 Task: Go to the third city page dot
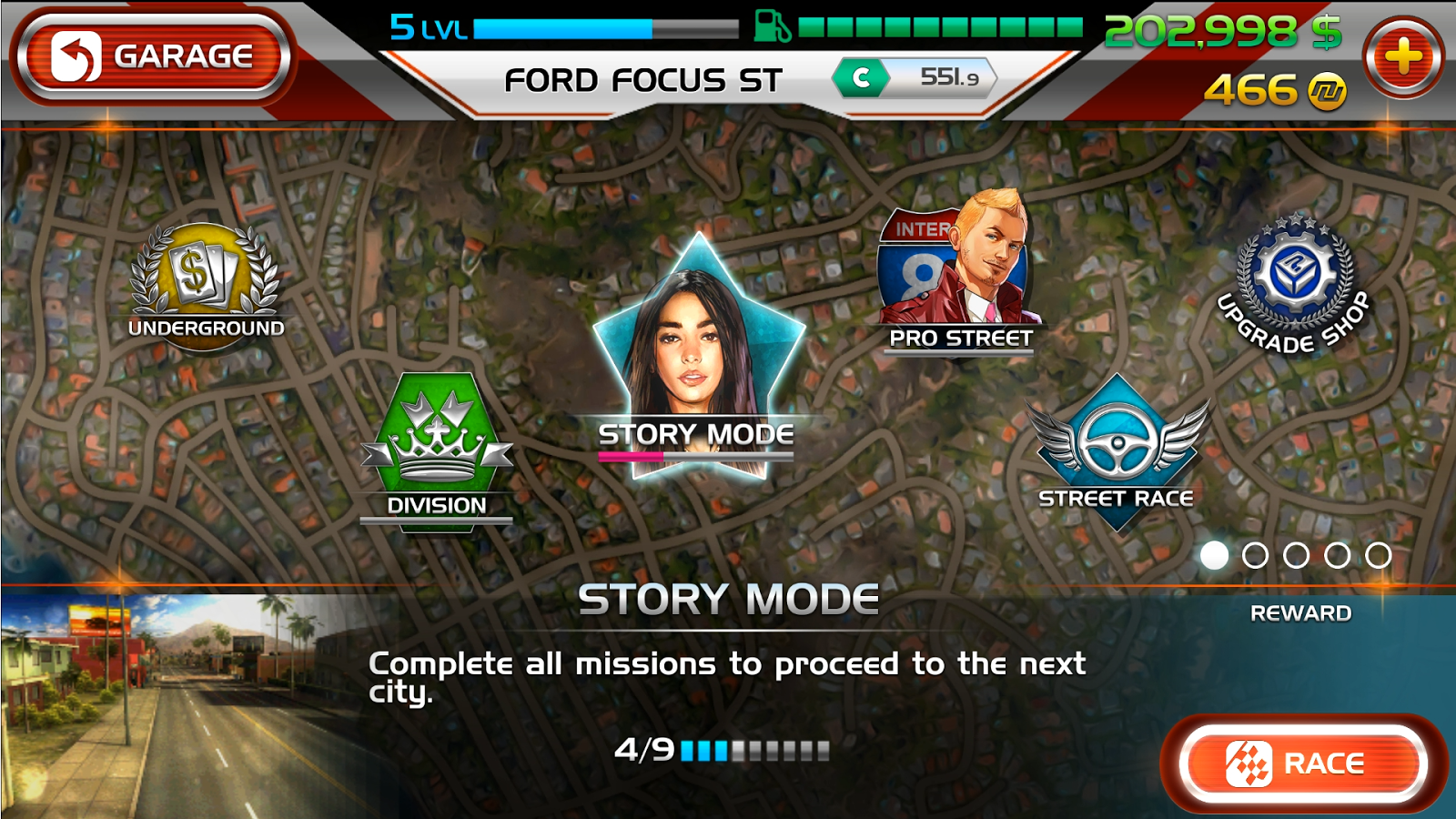(1296, 555)
